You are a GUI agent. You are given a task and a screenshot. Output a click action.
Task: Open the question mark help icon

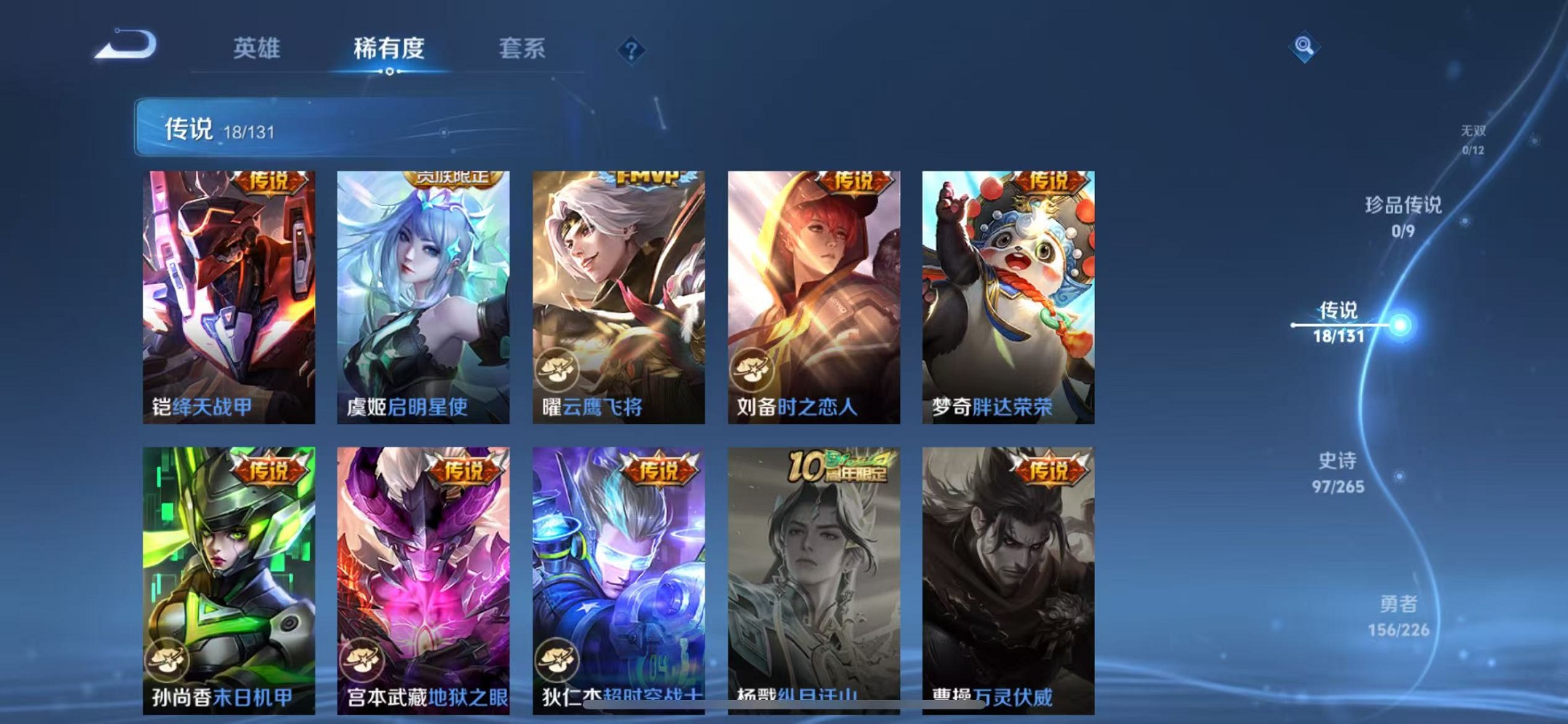click(x=631, y=48)
